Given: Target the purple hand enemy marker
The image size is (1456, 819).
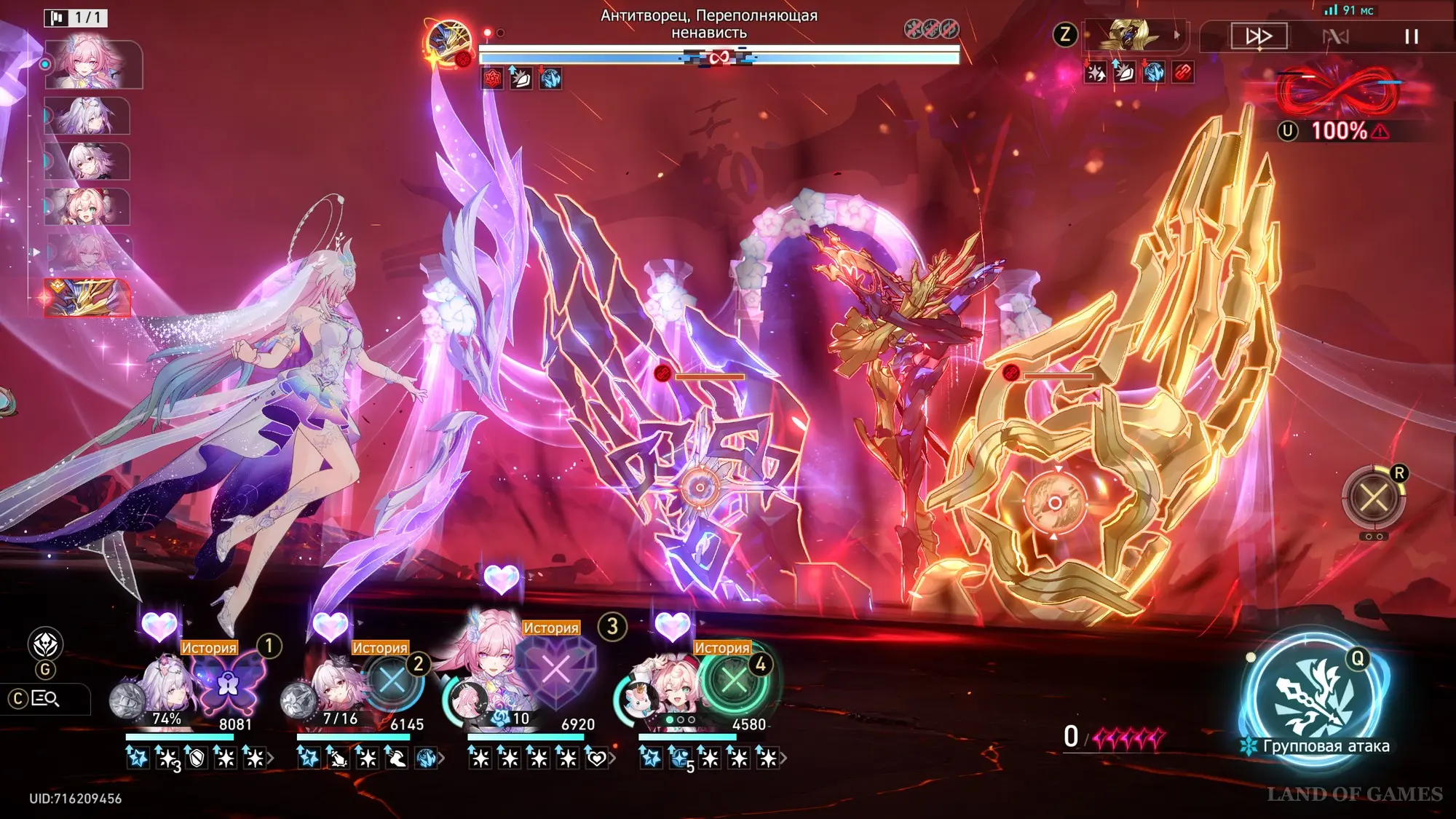Looking at the screenshot, I should tap(700, 488).
